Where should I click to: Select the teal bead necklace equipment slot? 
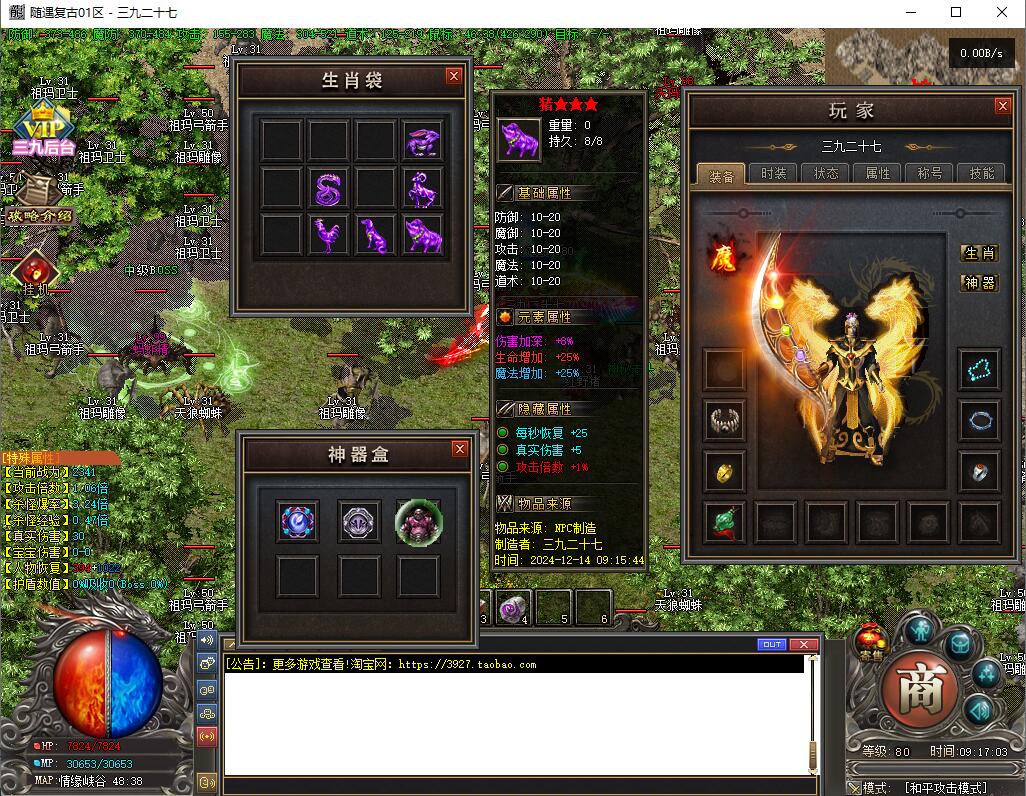tap(979, 369)
